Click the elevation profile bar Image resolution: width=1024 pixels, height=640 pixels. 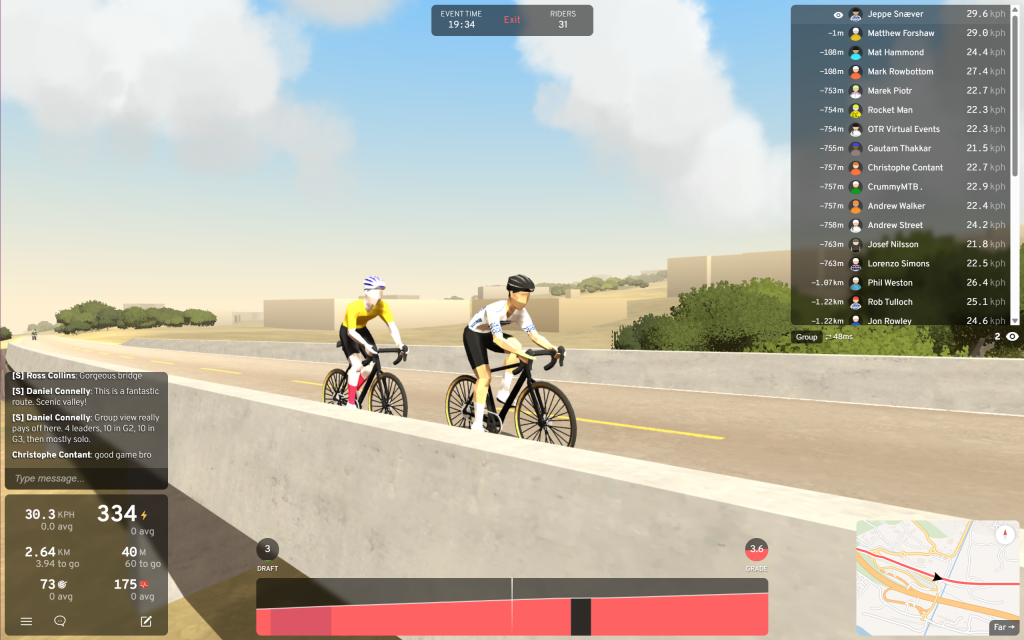(x=512, y=606)
